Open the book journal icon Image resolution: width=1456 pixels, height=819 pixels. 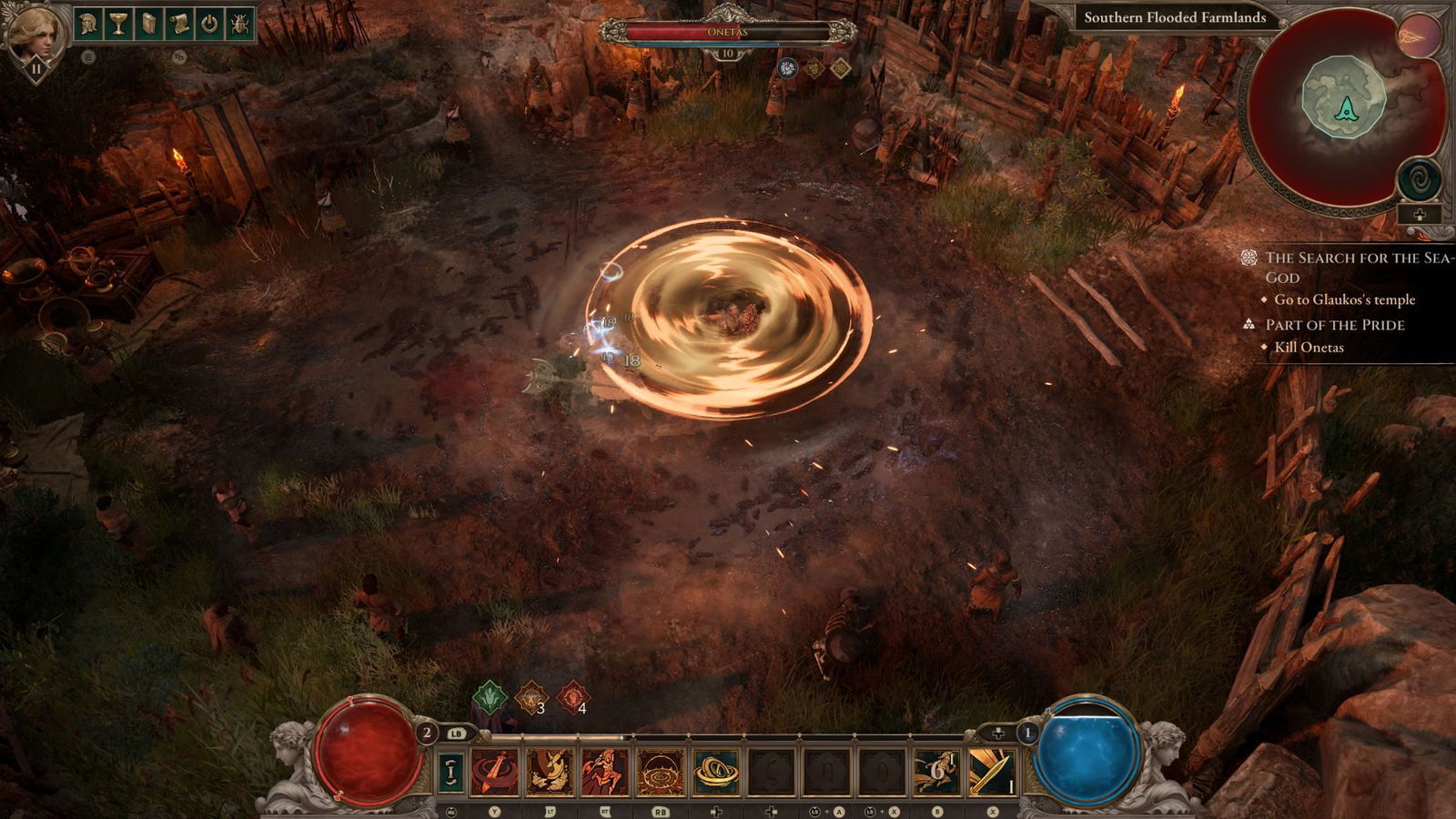coord(148,24)
